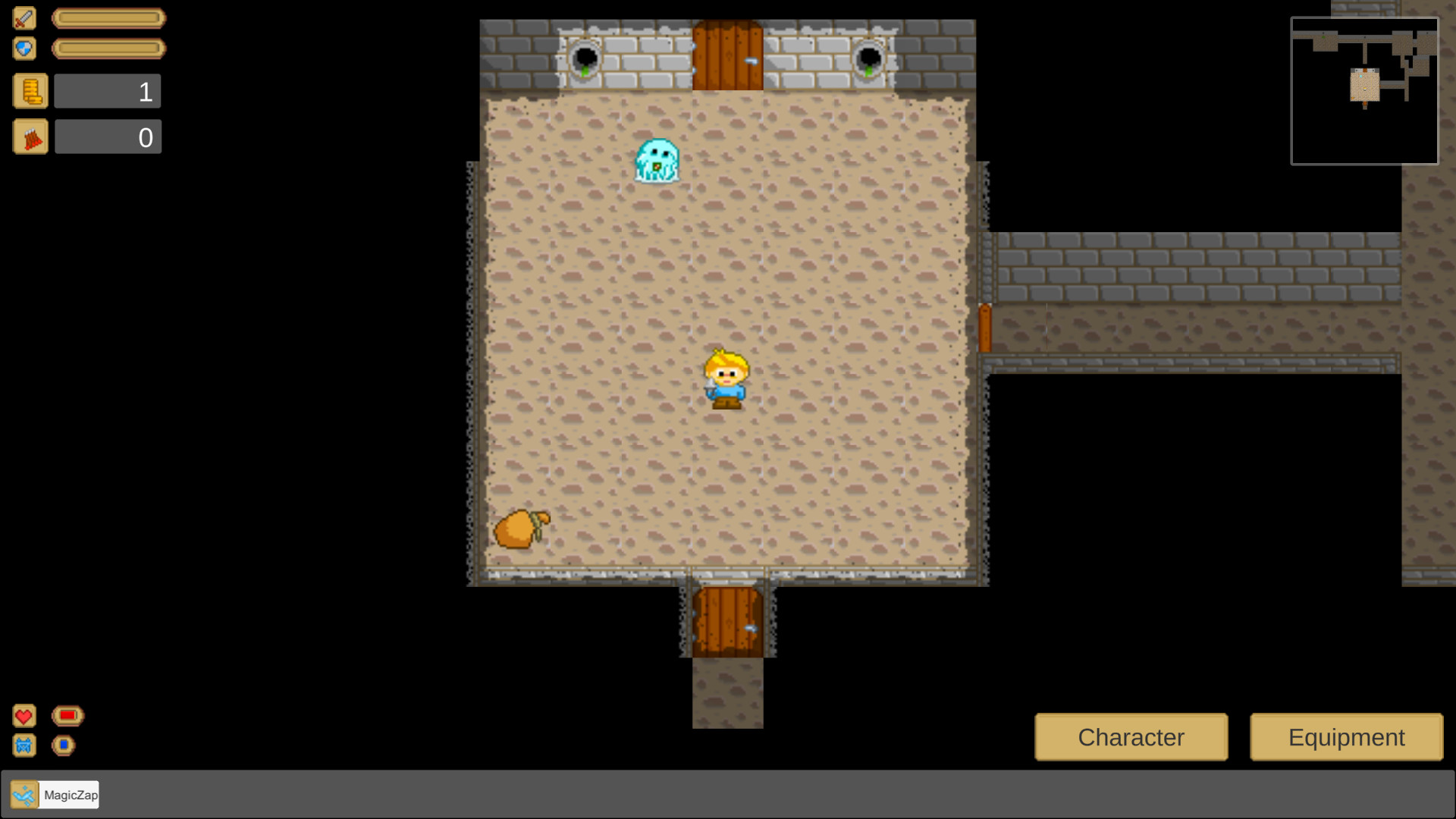Viewport: 1456px width, 819px height.
Task: Click the blue mana crystal icon
Action: click(24, 745)
